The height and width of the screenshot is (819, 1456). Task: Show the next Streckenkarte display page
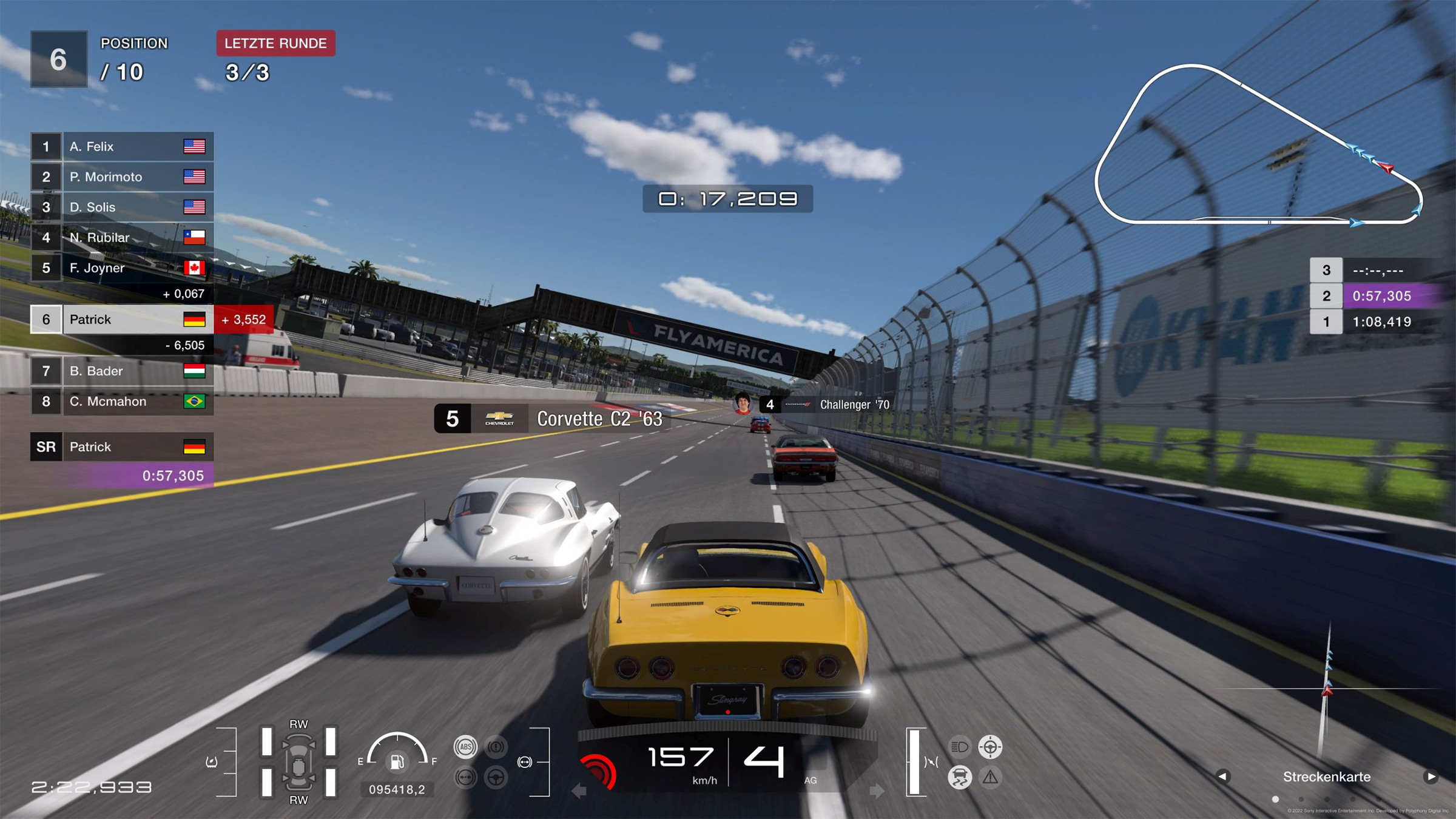(x=1431, y=777)
